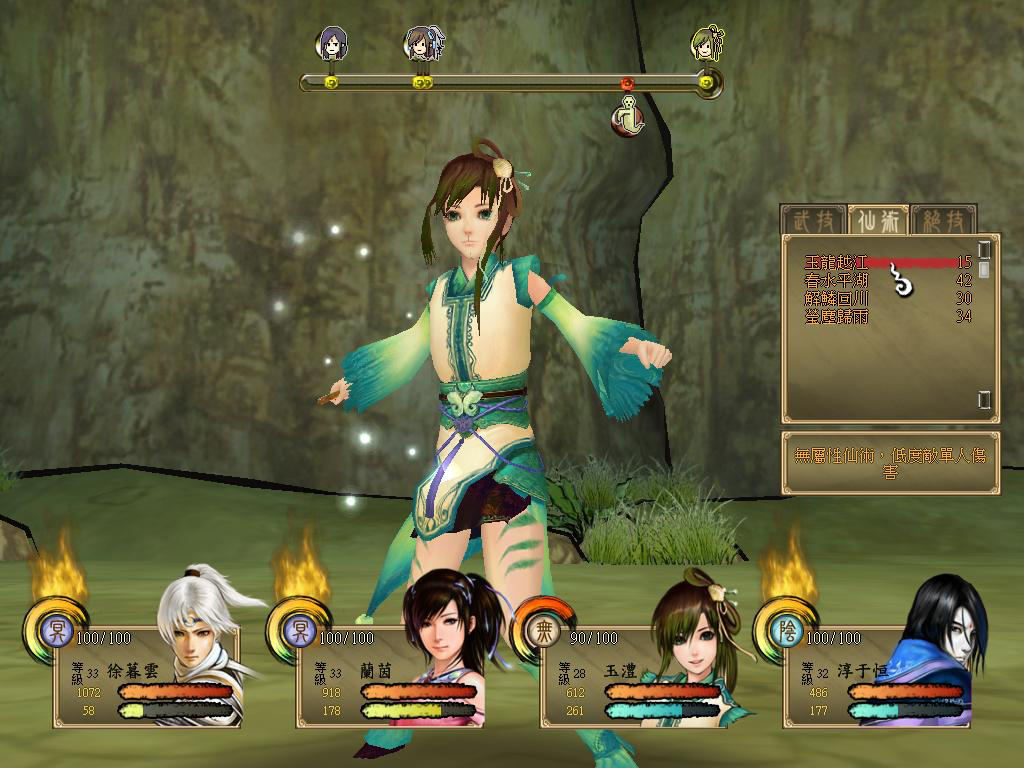
Task: Click the ghost enemy marker under turn bar
Action: pyautogui.click(x=627, y=116)
